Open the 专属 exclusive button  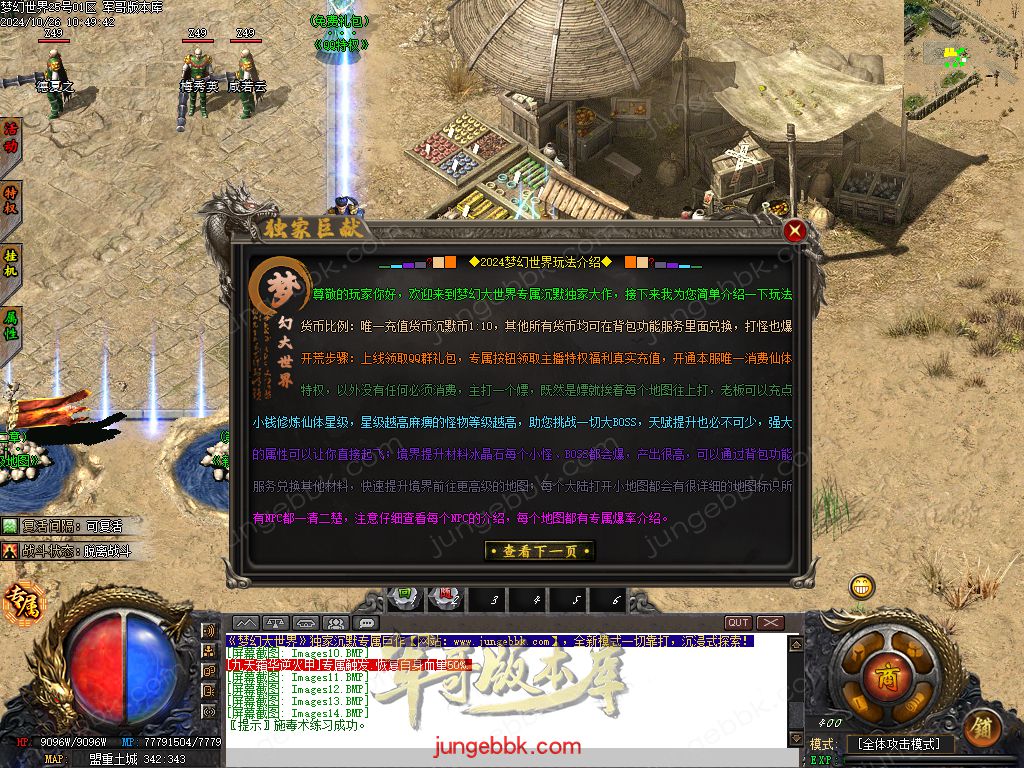pos(19,604)
